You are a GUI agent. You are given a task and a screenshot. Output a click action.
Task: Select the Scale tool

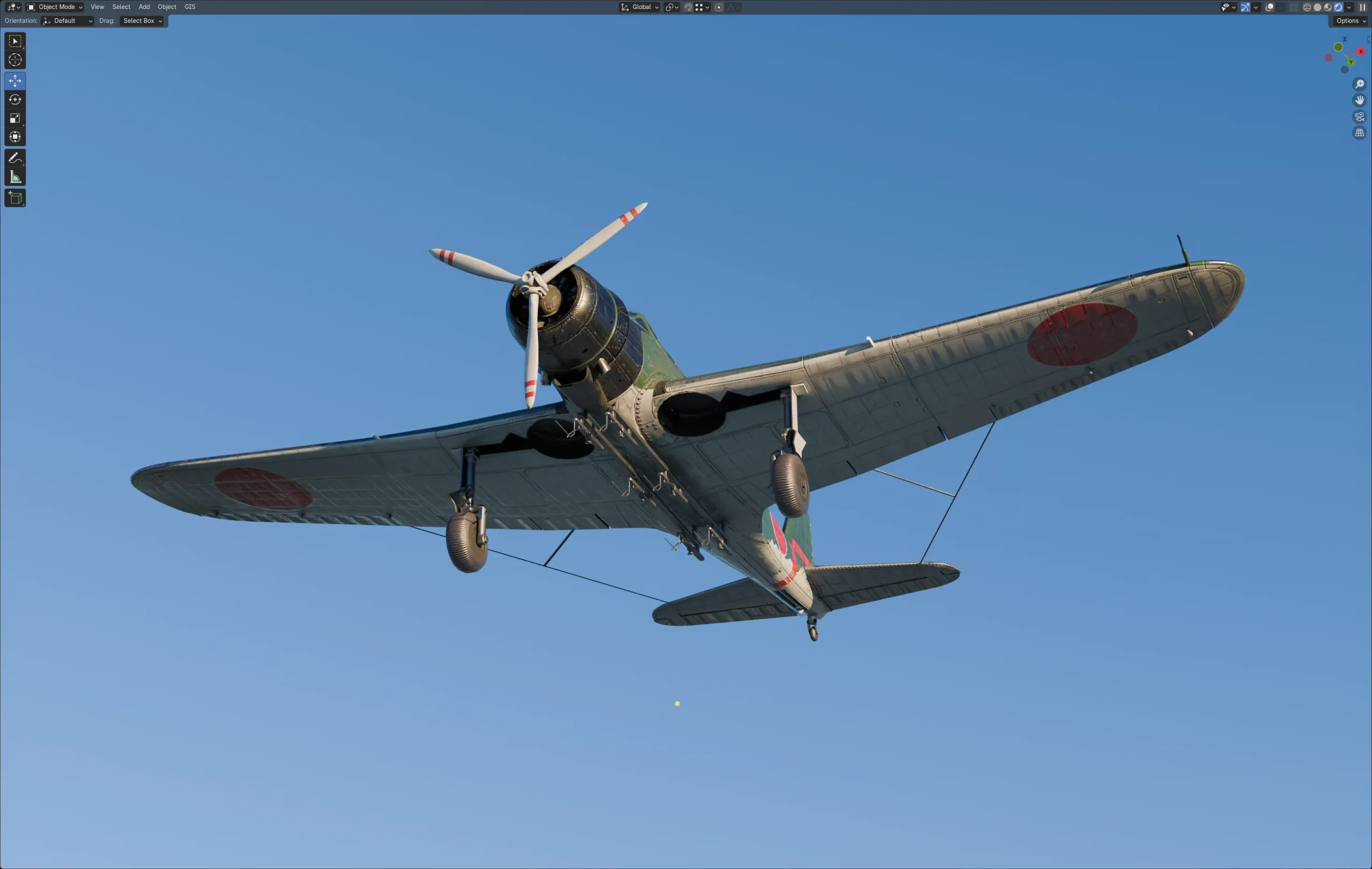[x=15, y=118]
